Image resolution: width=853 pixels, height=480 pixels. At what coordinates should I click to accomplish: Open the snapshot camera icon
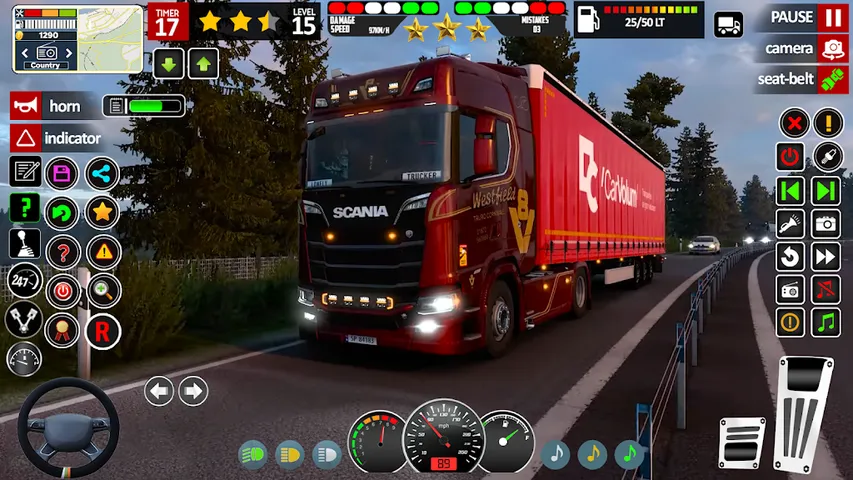826,223
